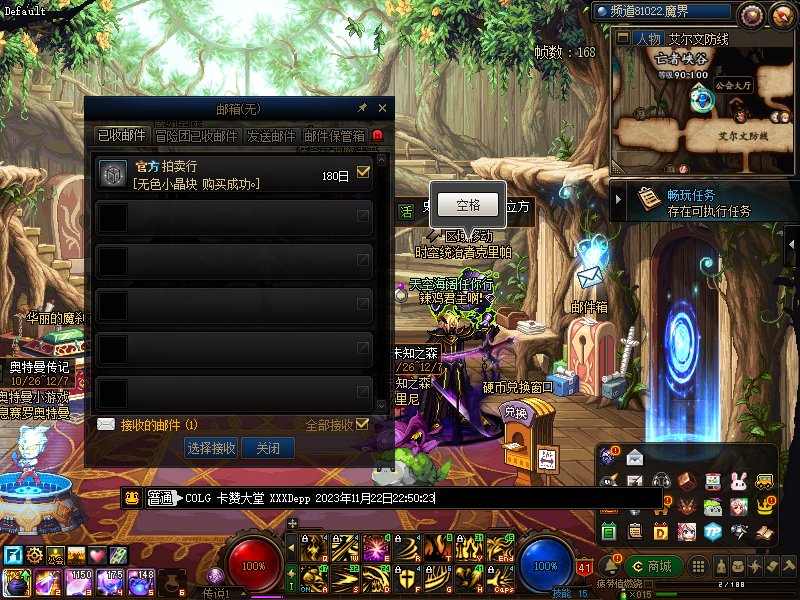
Task: Click the 空格 prompt button
Action: (x=468, y=205)
